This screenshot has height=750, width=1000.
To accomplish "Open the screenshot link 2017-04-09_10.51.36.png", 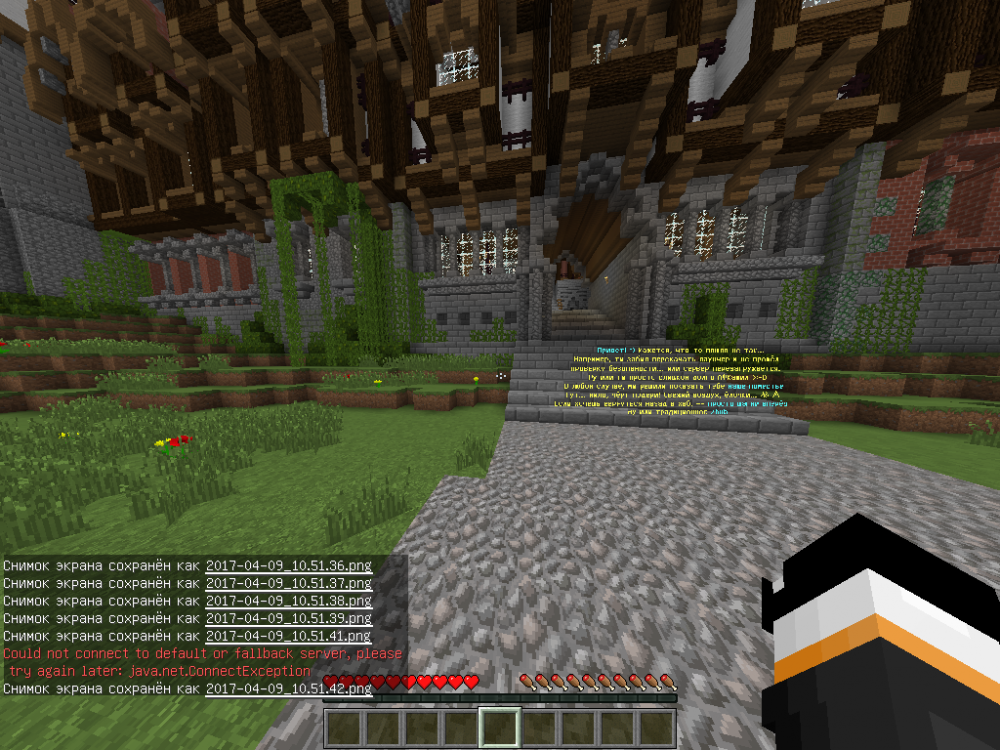I will [288, 566].
